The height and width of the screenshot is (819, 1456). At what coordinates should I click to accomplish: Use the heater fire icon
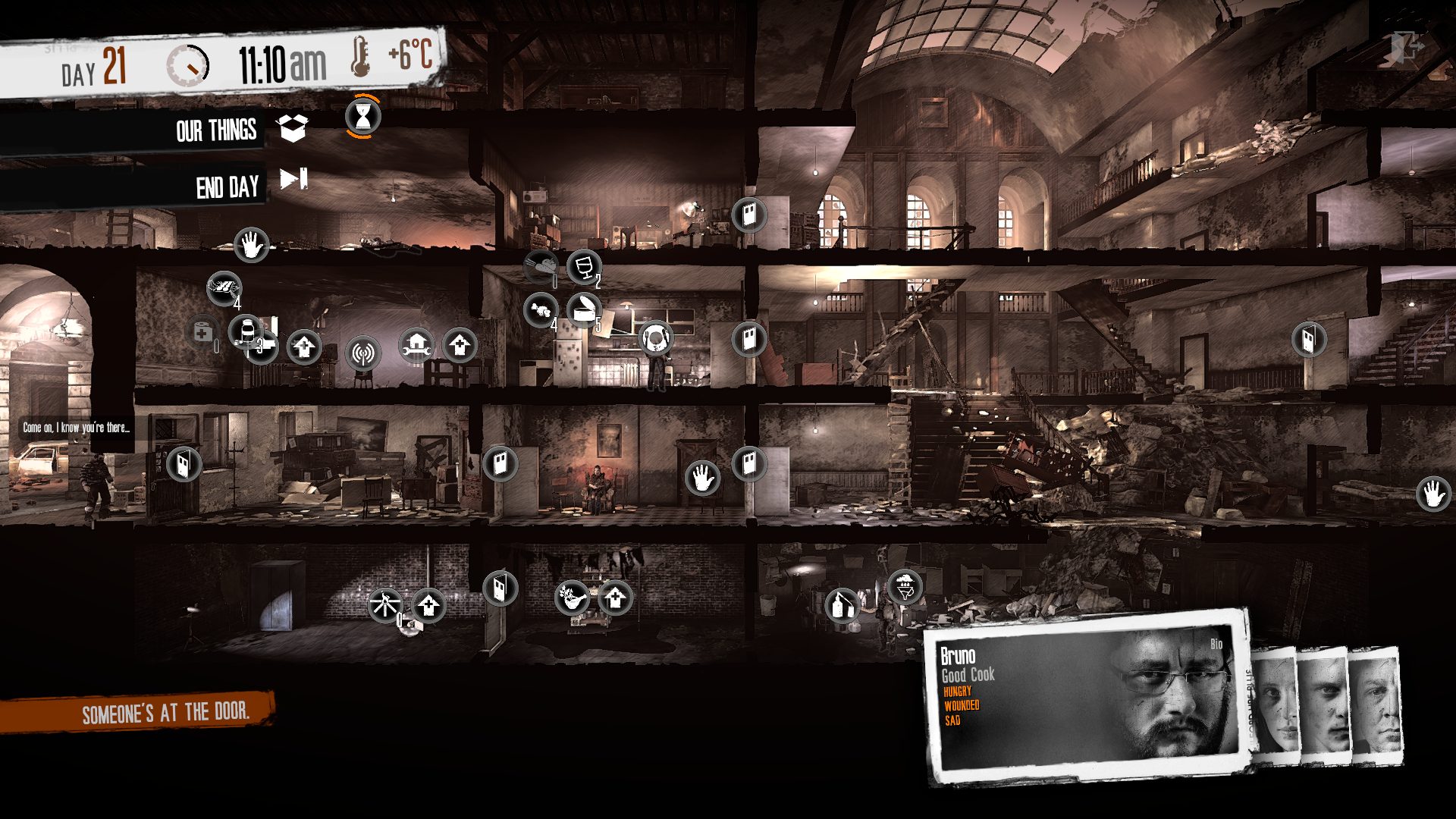pyautogui.click(x=384, y=605)
